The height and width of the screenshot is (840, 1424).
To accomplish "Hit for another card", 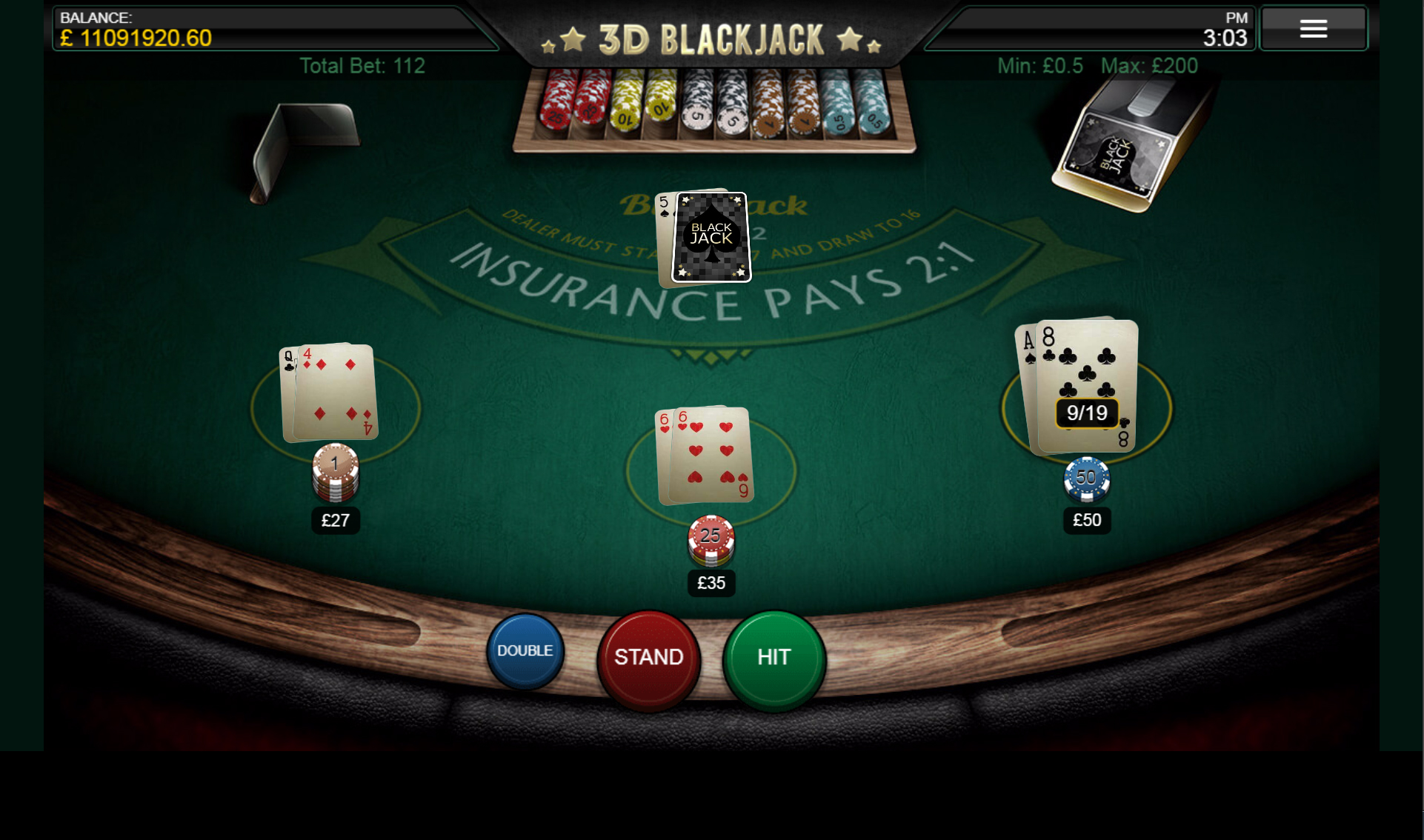I will [773, 658].
